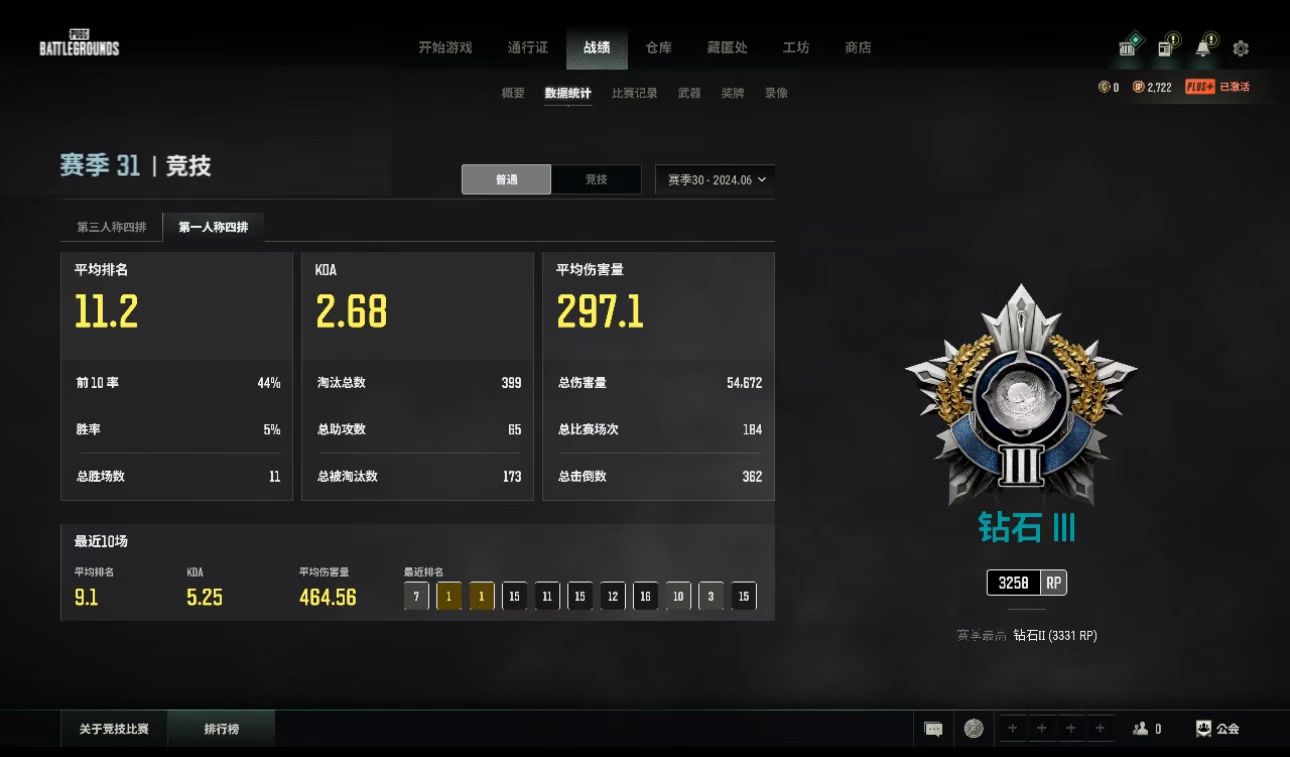The width and height of the screenshot is (1290, 757).
Task: Show the 概要 overview sub-tab
Action: (x=513, y=93)
